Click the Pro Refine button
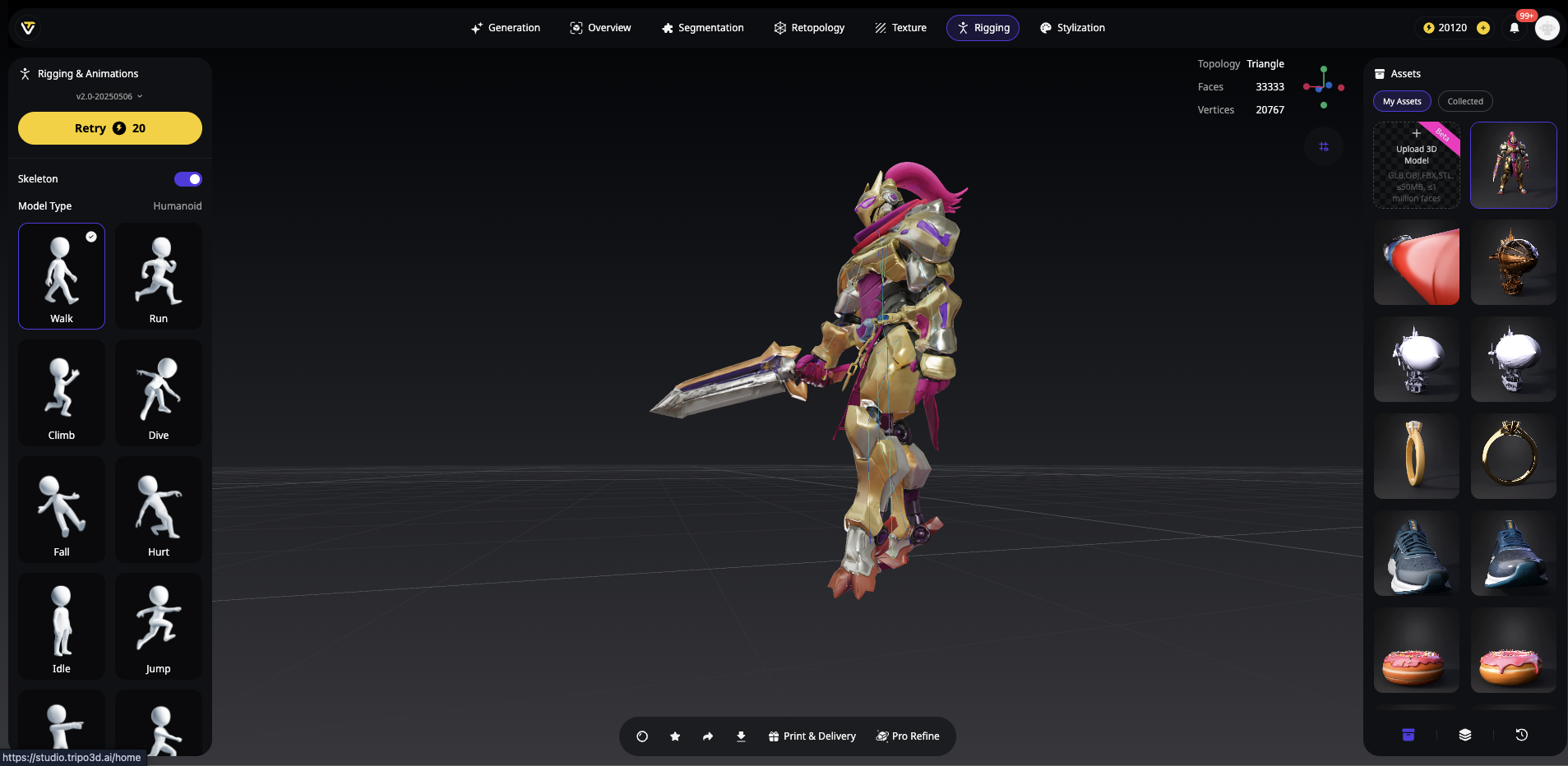This screenshot has width=1568, height=766. point(908,736)
